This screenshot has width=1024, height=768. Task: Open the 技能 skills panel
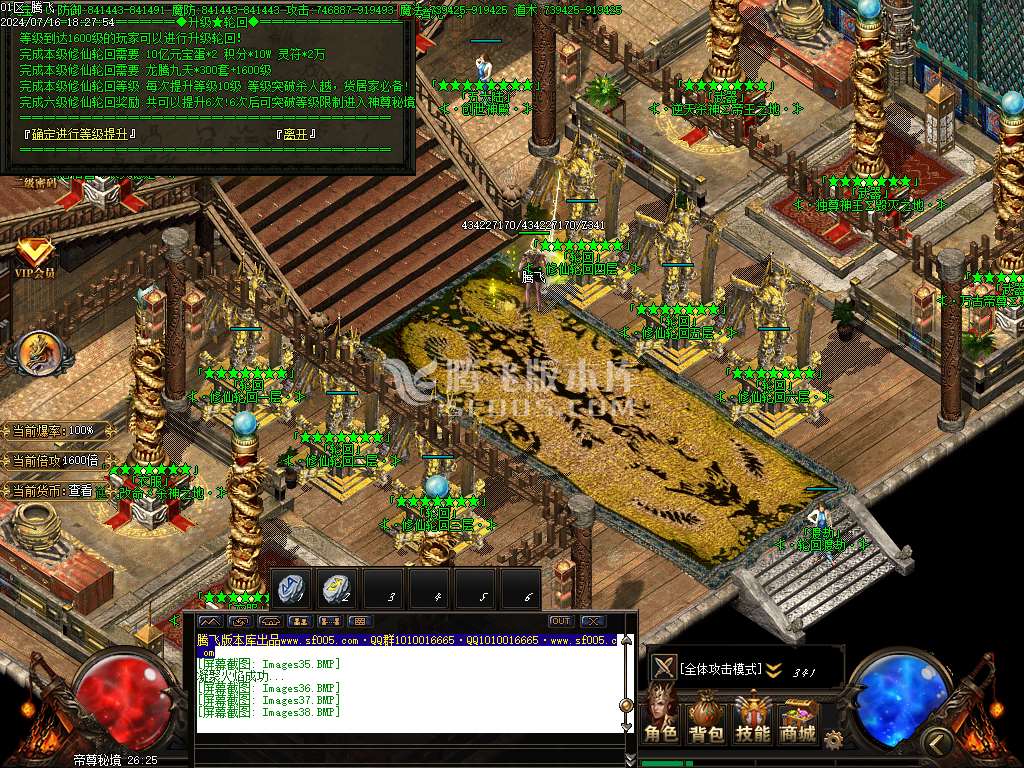coord(752,718)
